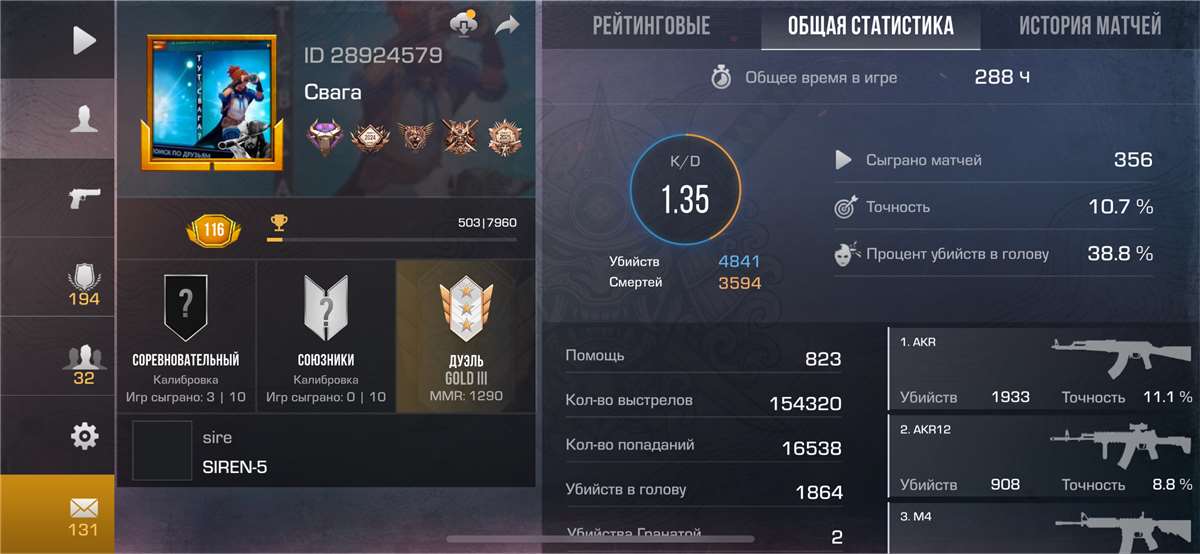Image resolution: width=1200 pixels, height=554 pixels.
Task: Open the play menu with the triangle icon
Action: click(x=84, y=40)
